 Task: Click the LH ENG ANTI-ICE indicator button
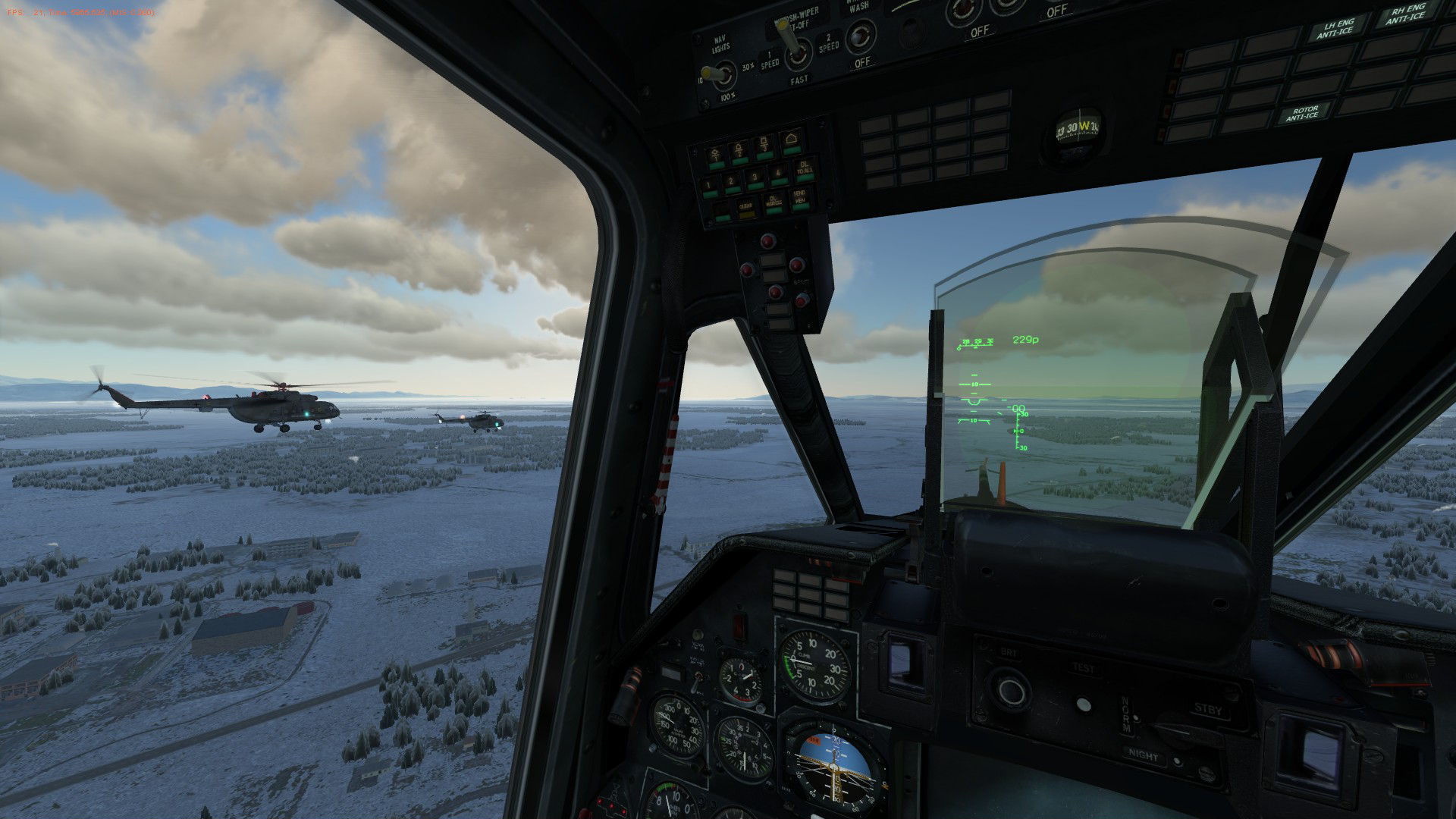click(1334, 27)
